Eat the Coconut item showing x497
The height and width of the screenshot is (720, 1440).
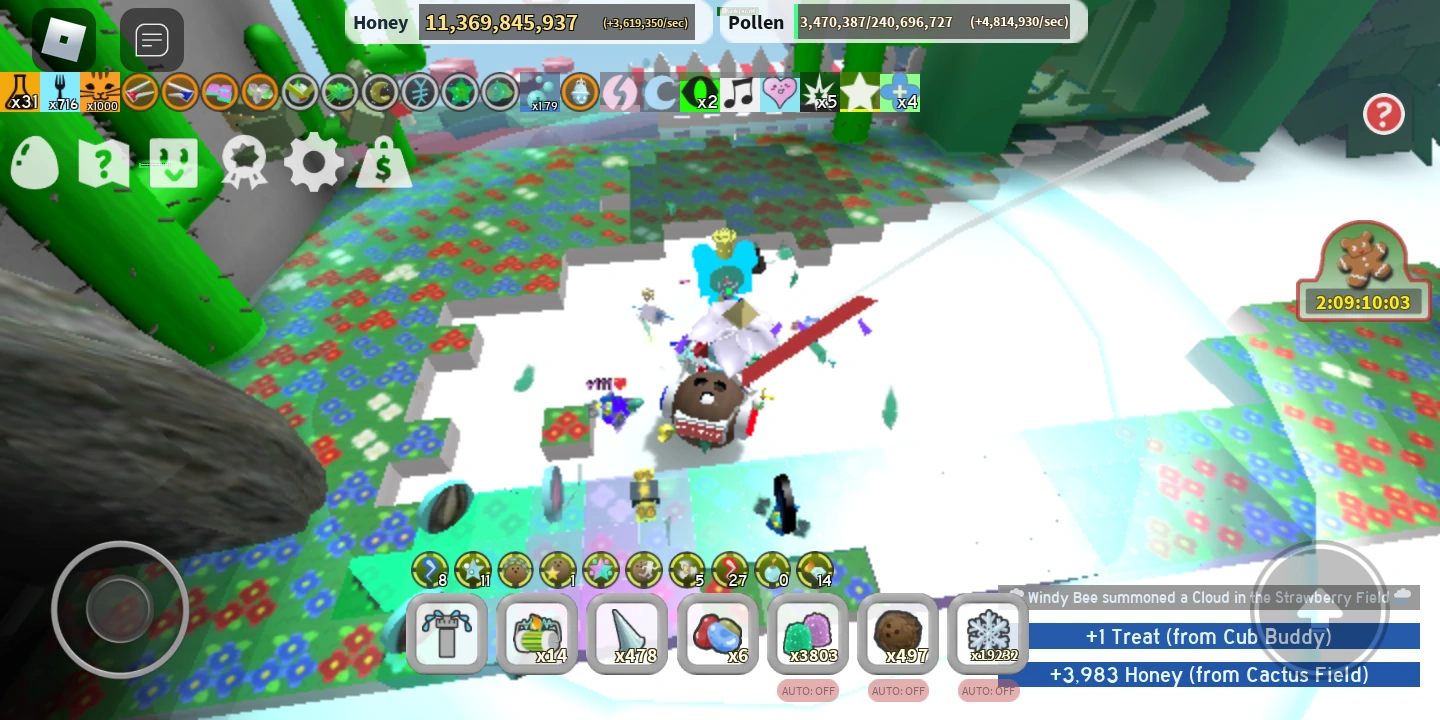tap(897, 634)
